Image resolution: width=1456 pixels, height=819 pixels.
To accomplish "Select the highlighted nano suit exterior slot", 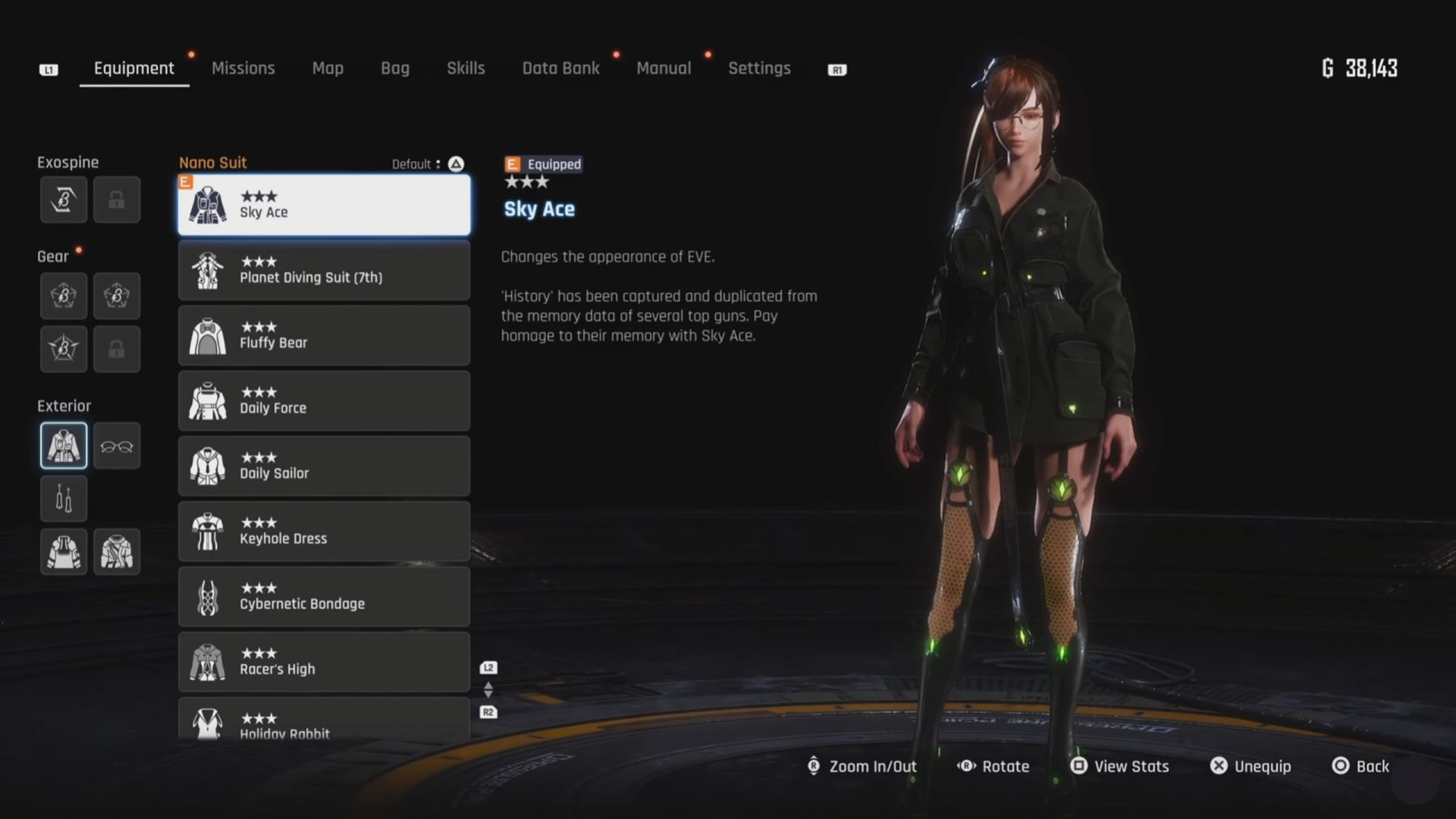I will pyautogui.click(x=64, y=446).
